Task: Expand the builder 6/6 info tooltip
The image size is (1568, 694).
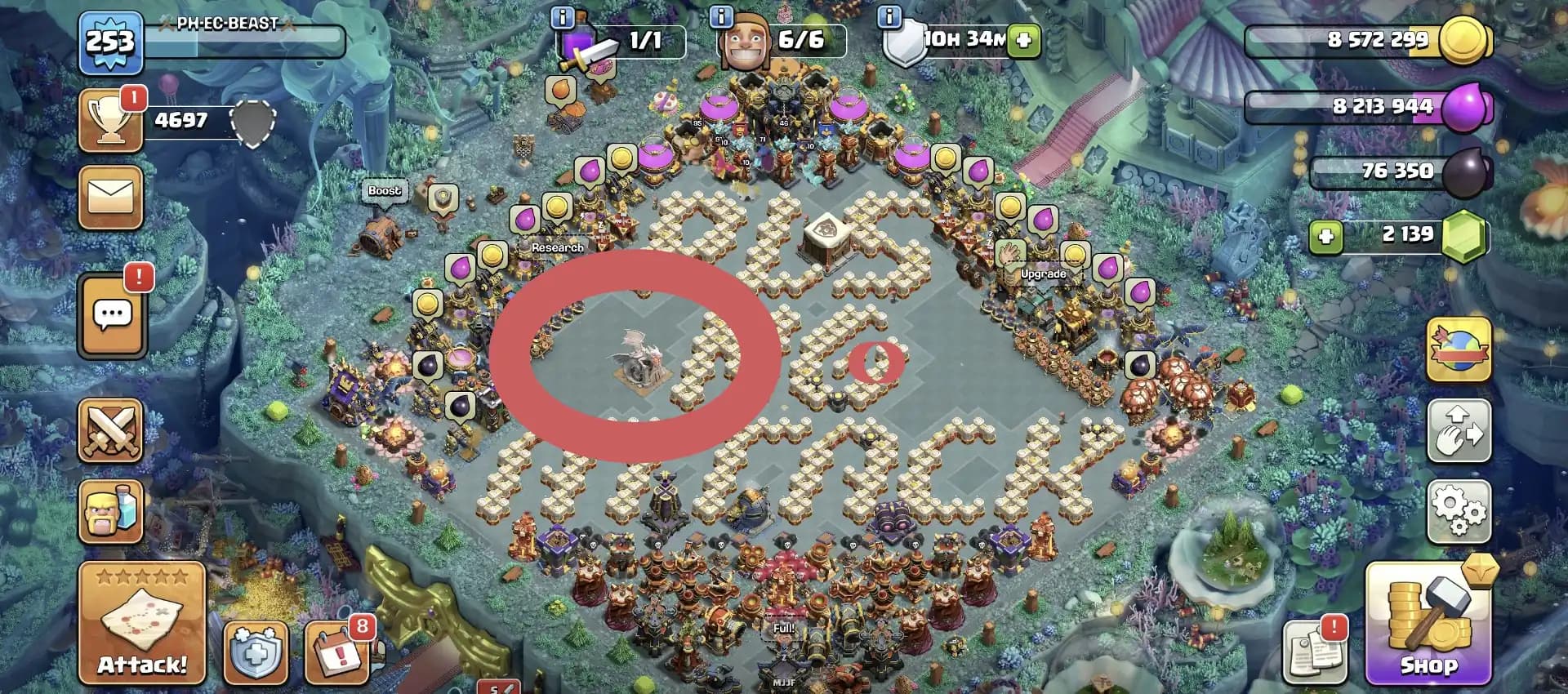Action: 721,16
